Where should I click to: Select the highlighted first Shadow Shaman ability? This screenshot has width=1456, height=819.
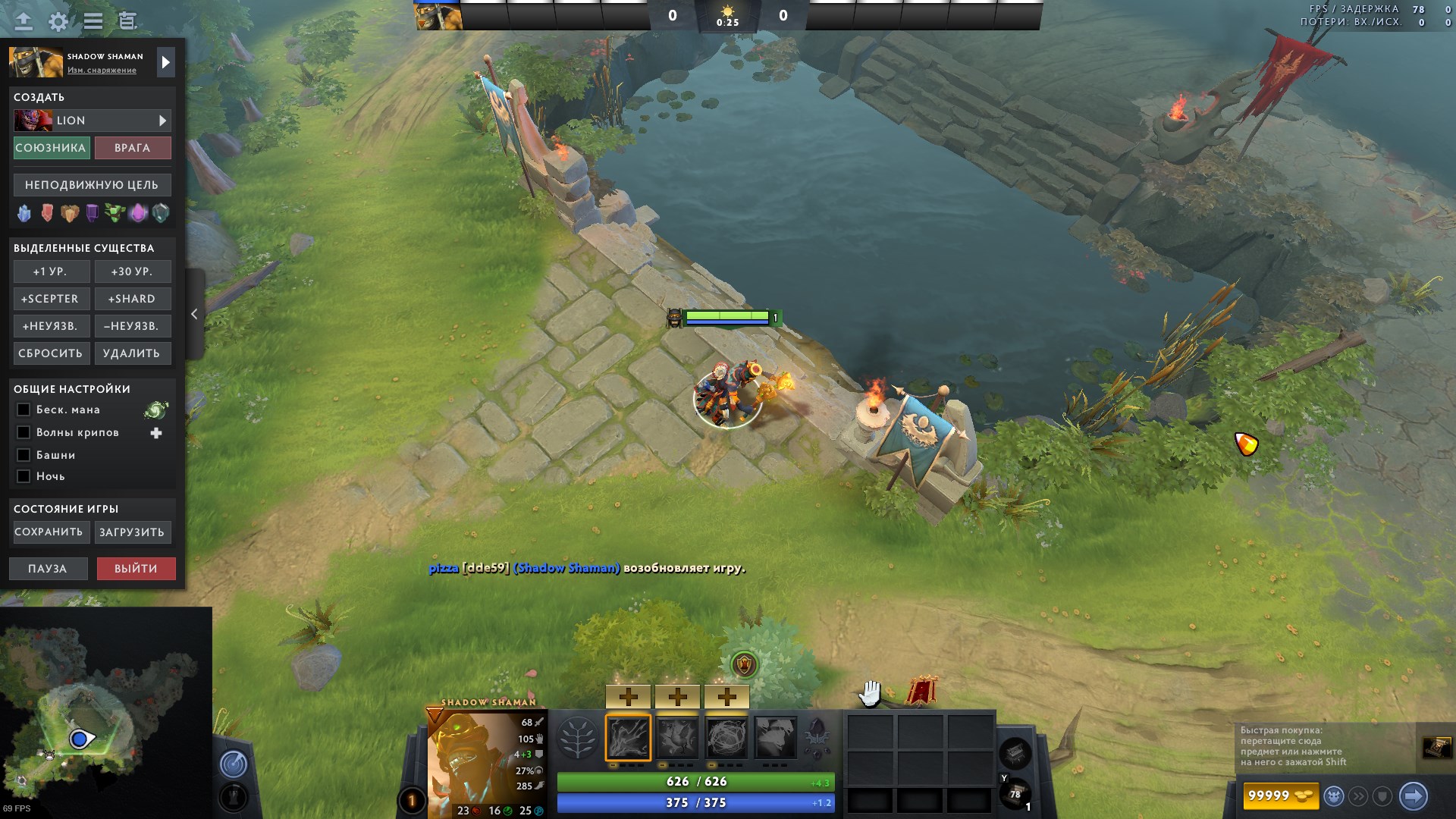[628, 737]
